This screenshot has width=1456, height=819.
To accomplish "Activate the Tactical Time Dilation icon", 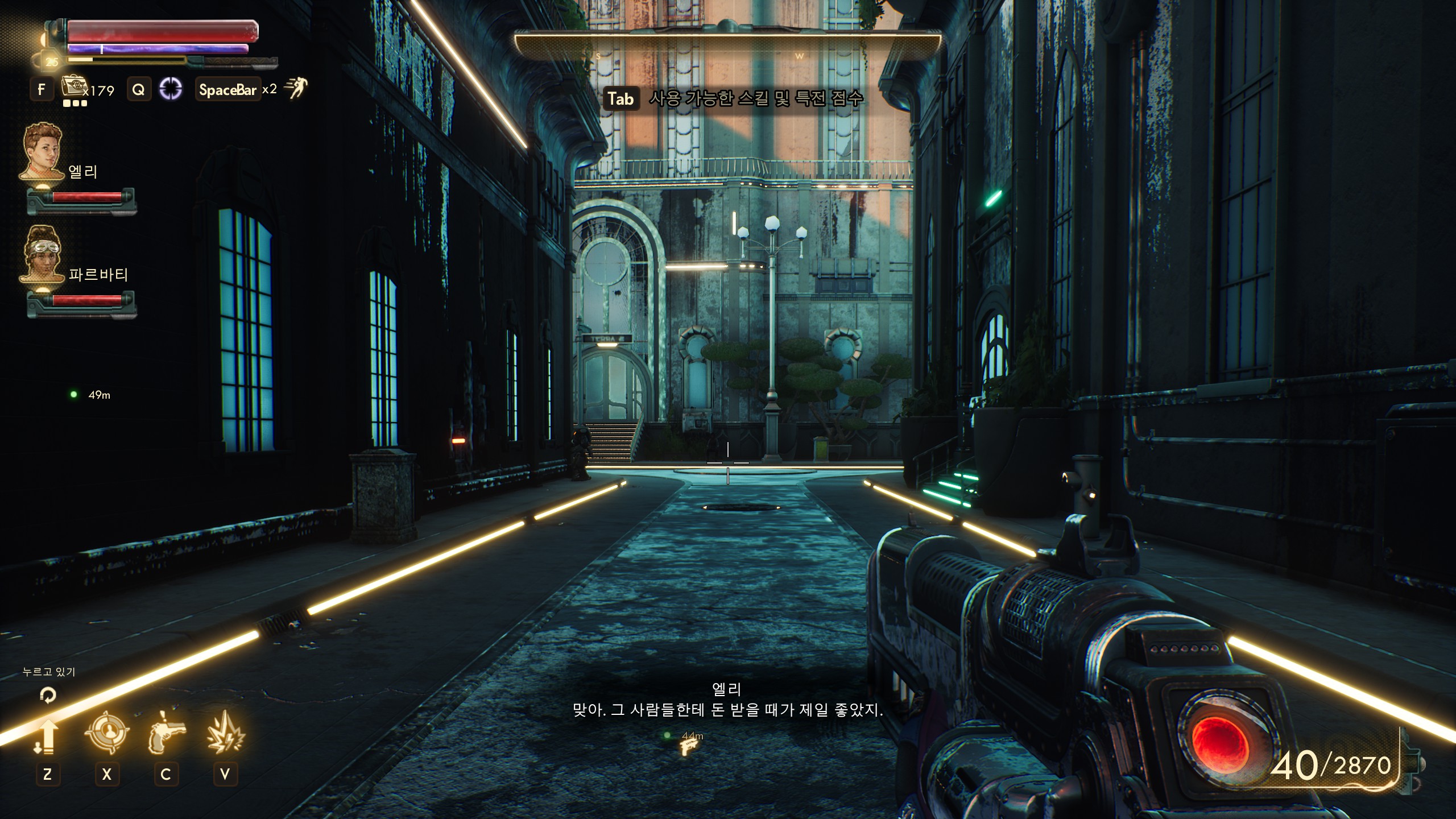I will (171, 89).
